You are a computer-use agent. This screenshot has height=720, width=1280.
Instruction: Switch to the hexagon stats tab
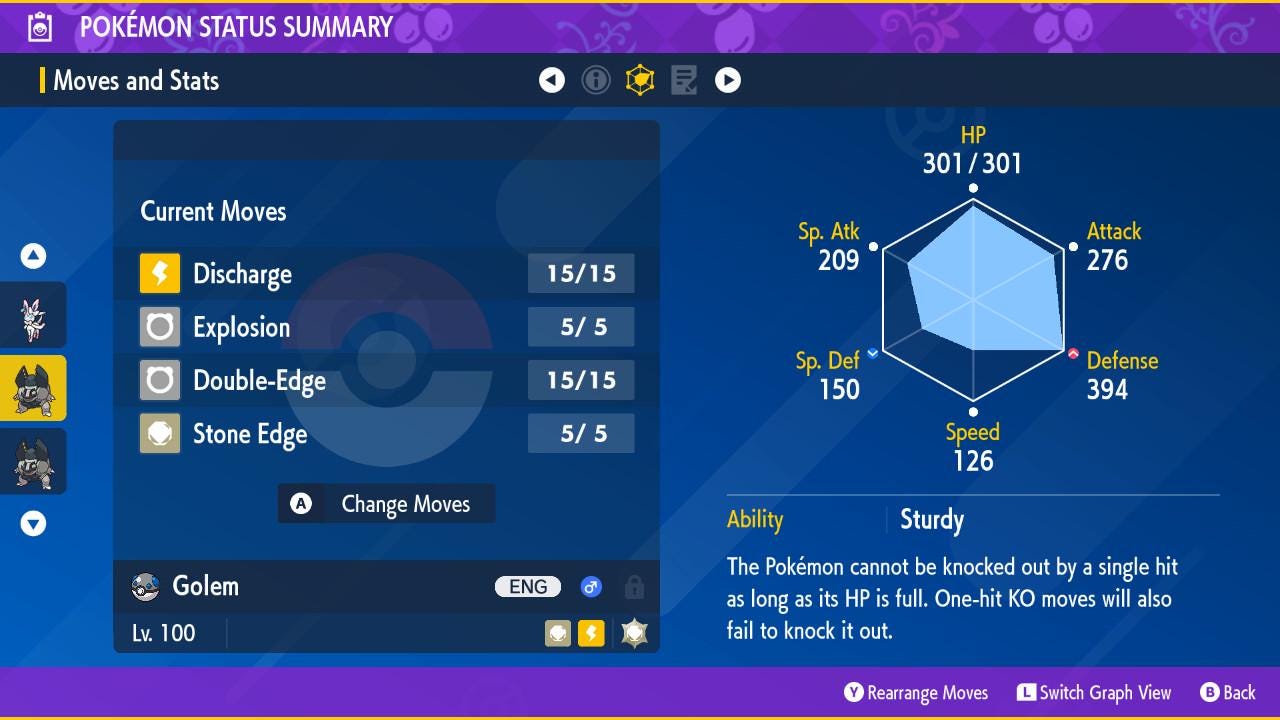640,80
